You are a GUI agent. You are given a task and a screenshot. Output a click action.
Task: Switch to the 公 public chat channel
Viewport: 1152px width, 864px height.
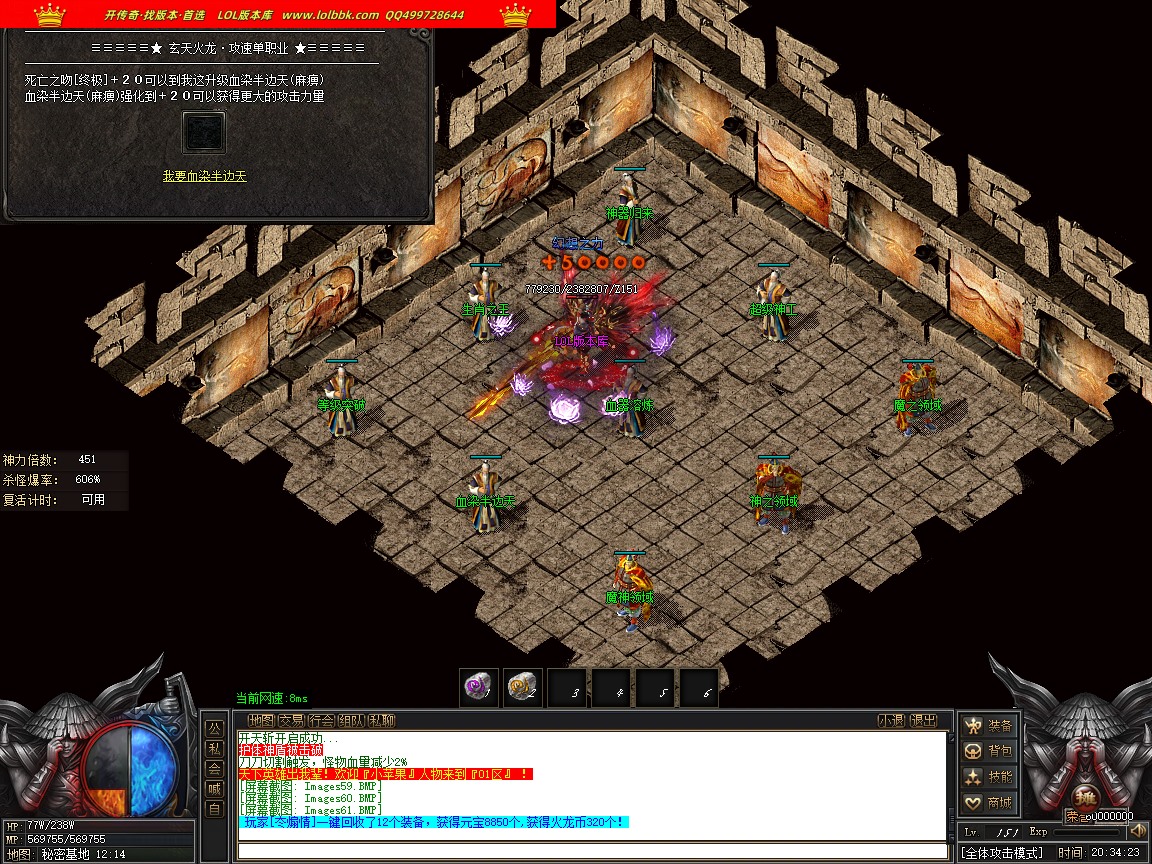click(x=214, y=728)
